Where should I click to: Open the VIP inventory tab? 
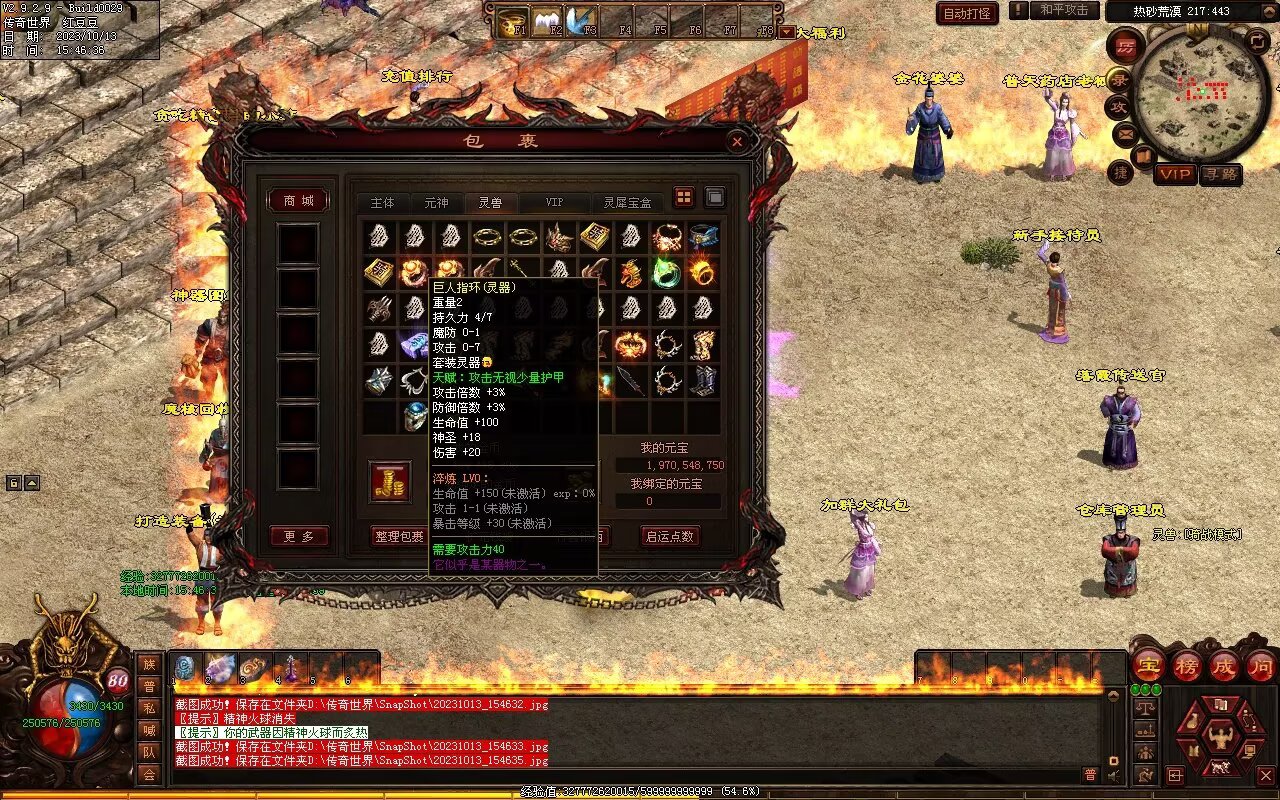tap(553, 202)
